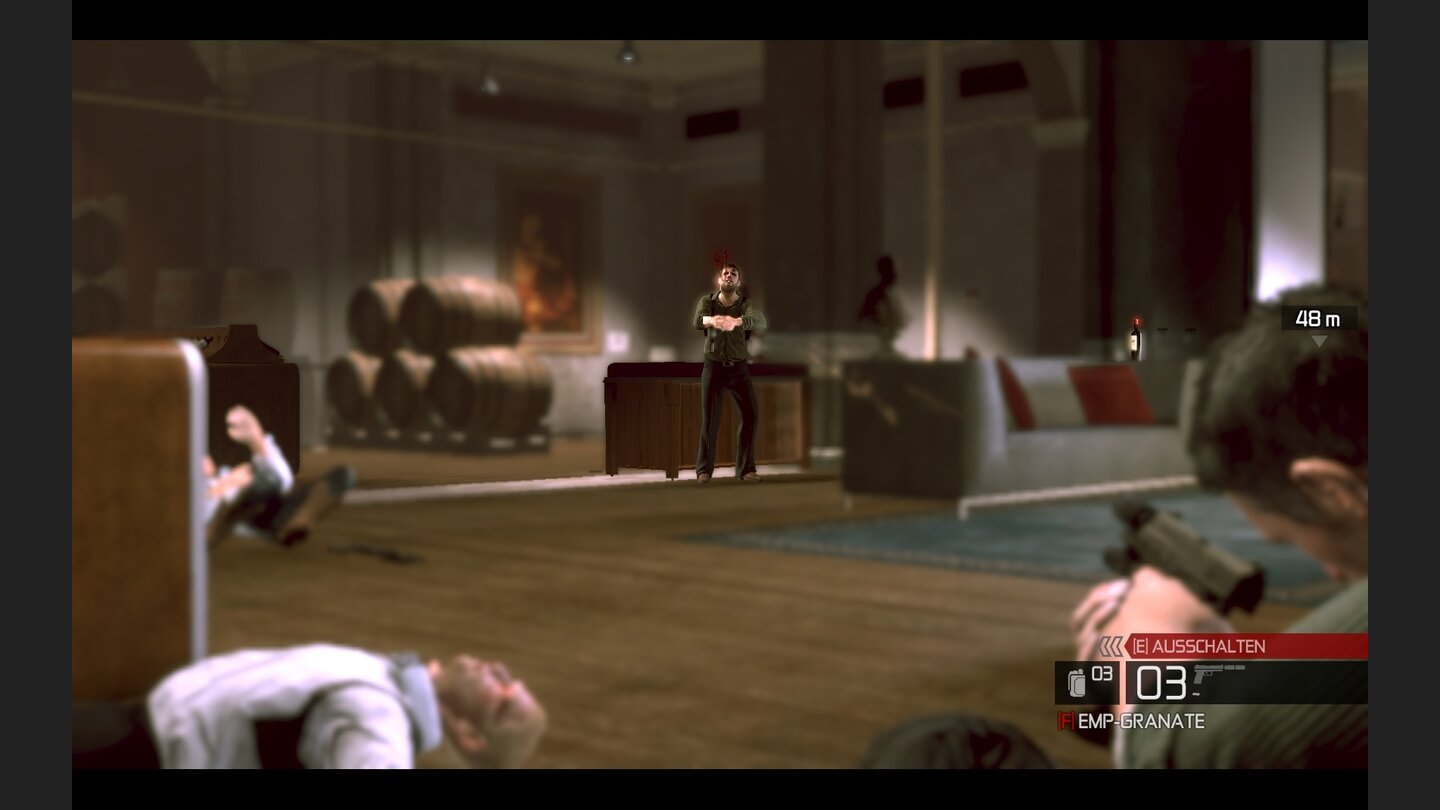
Task: Click the grenade count 03 badge
Action: [x=1100, y=673]
